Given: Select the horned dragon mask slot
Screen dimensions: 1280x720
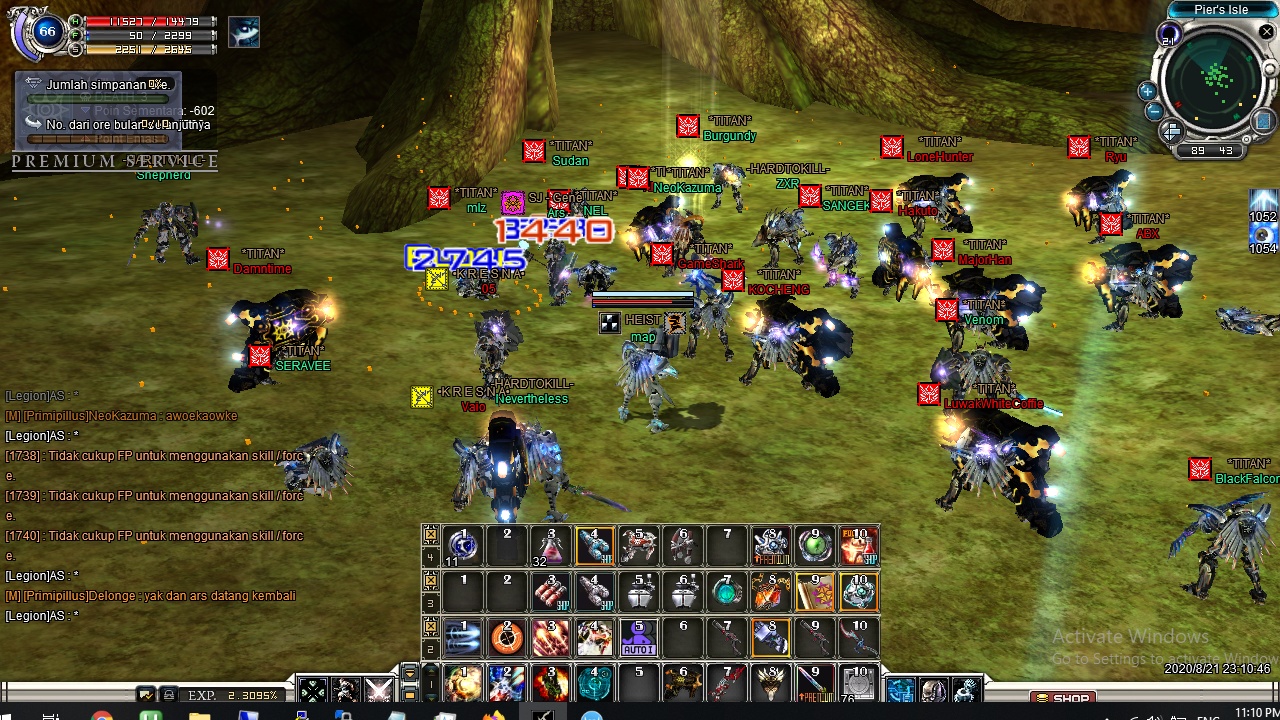Looking at the screenshot, I should tap(771, 684).
